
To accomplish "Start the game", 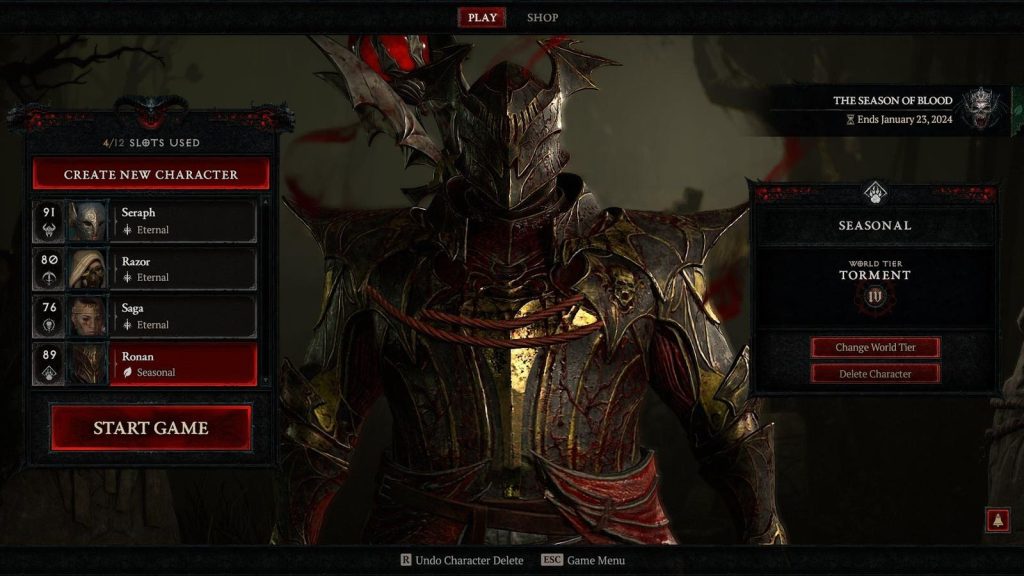I will [151, 428].
